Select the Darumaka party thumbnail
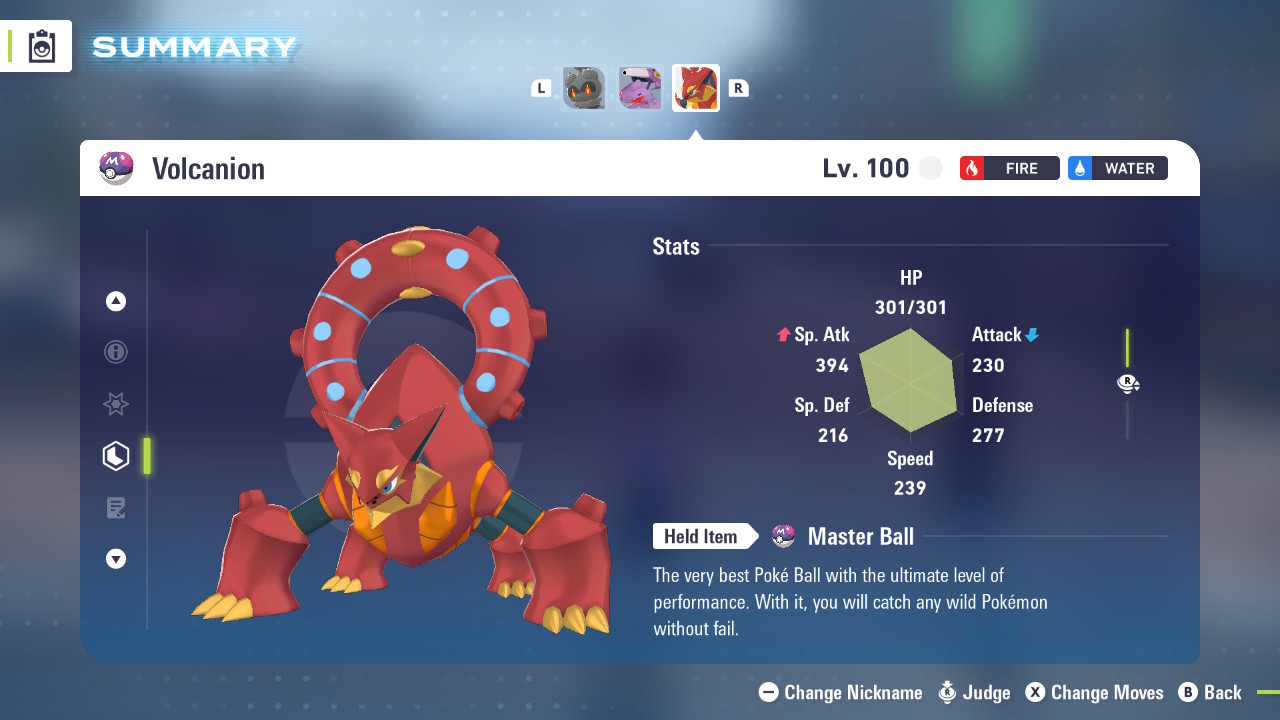Viewport: 1280px width, 720px height. coord(583,87)
